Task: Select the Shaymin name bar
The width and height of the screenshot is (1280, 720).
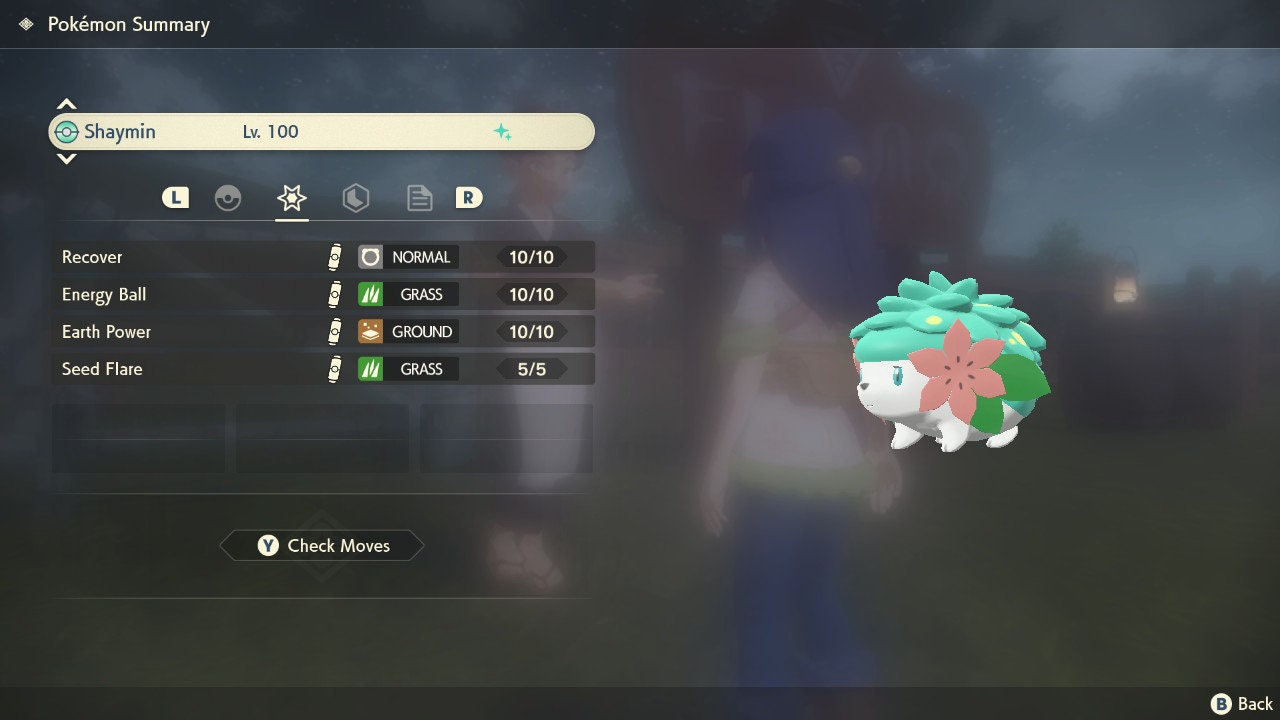Action: (322, 132)
